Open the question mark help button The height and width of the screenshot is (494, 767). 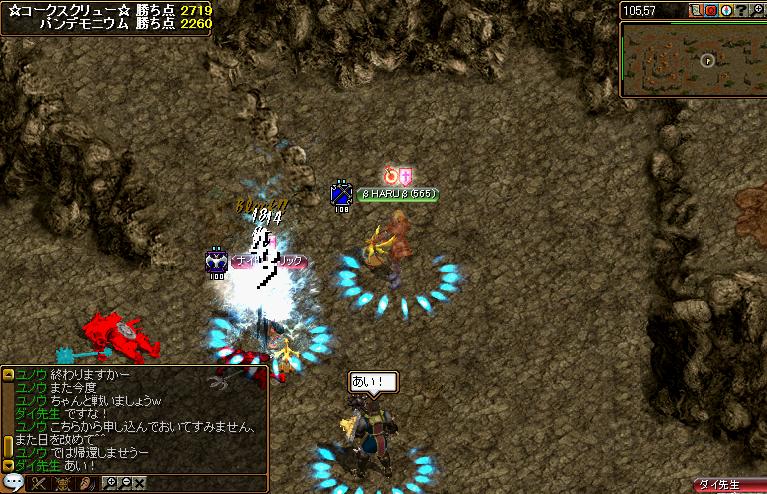point(741,10)
